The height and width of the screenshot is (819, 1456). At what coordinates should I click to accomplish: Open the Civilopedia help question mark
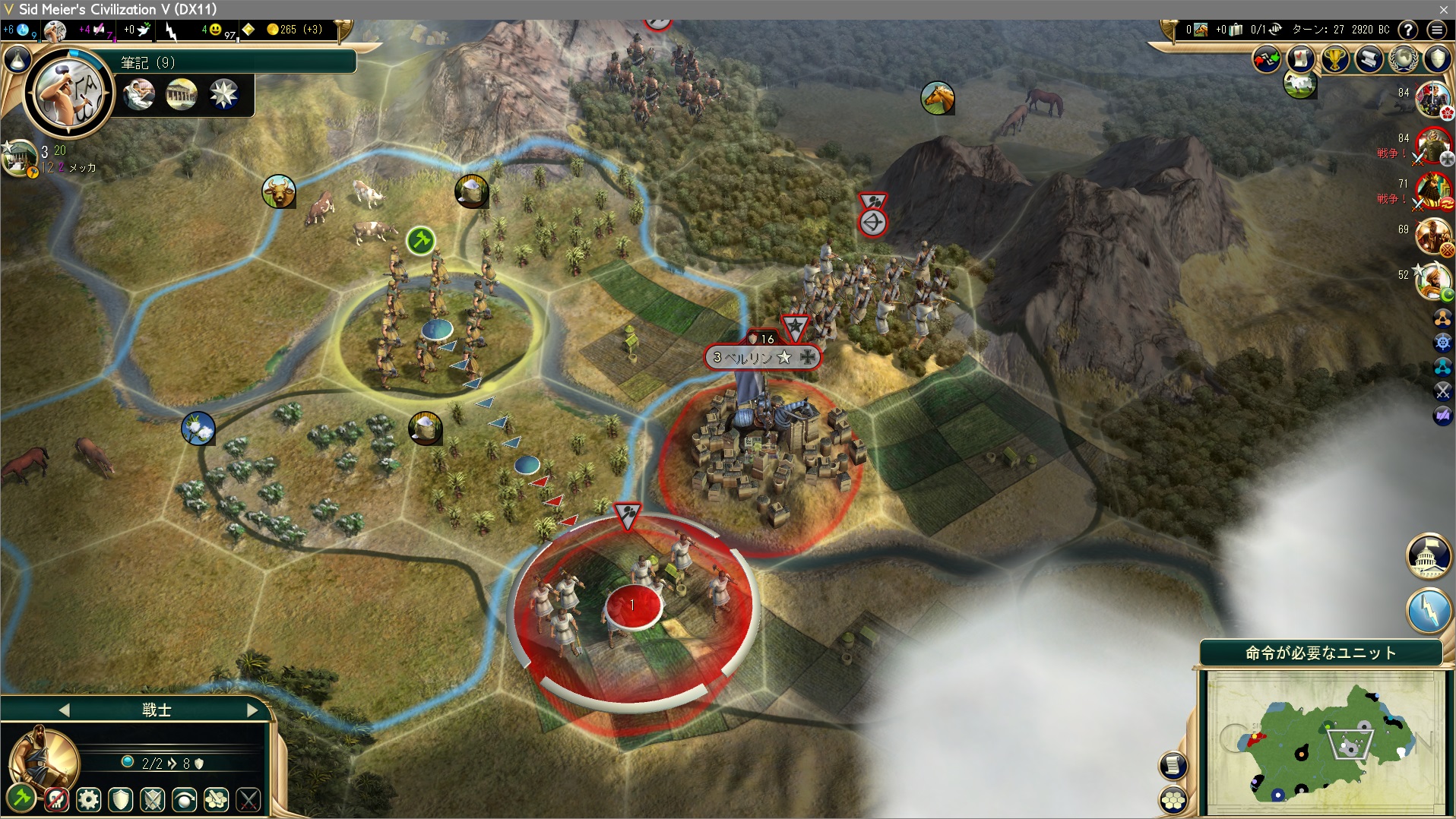click(1408, 30)
